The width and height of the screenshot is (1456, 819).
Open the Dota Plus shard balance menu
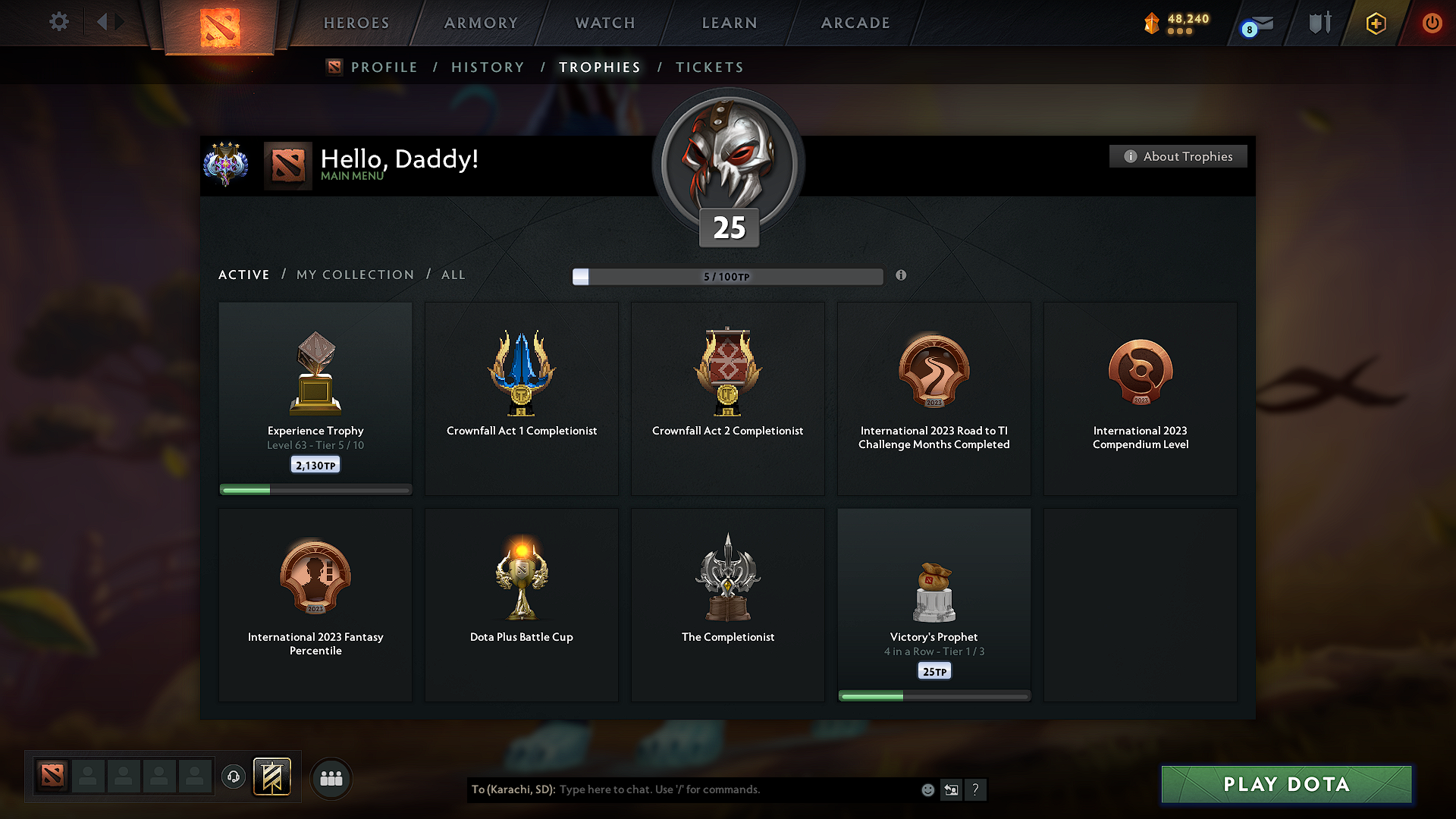click(x=1175, y=23)
